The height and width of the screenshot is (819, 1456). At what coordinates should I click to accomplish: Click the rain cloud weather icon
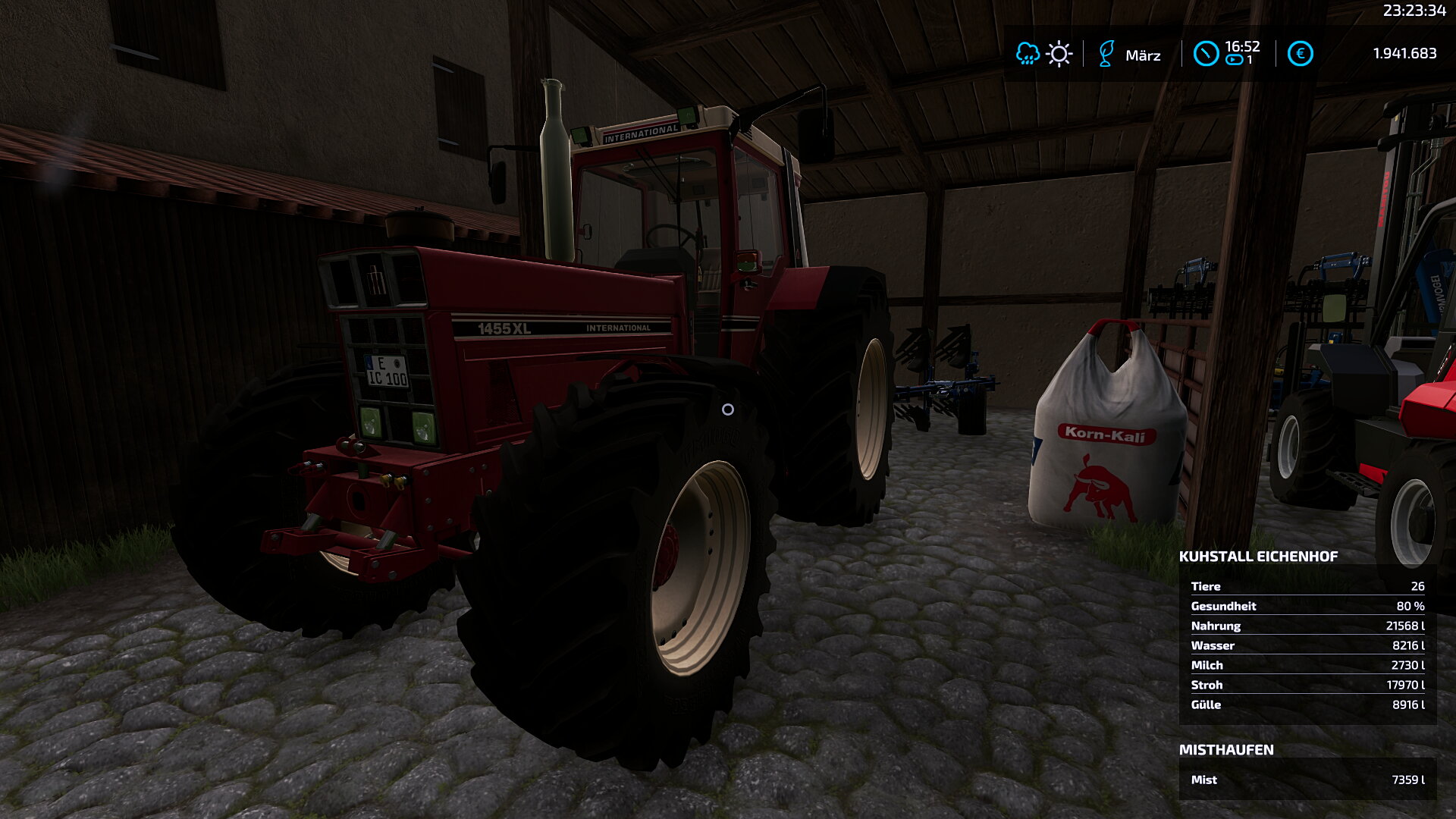[1027, 54]
